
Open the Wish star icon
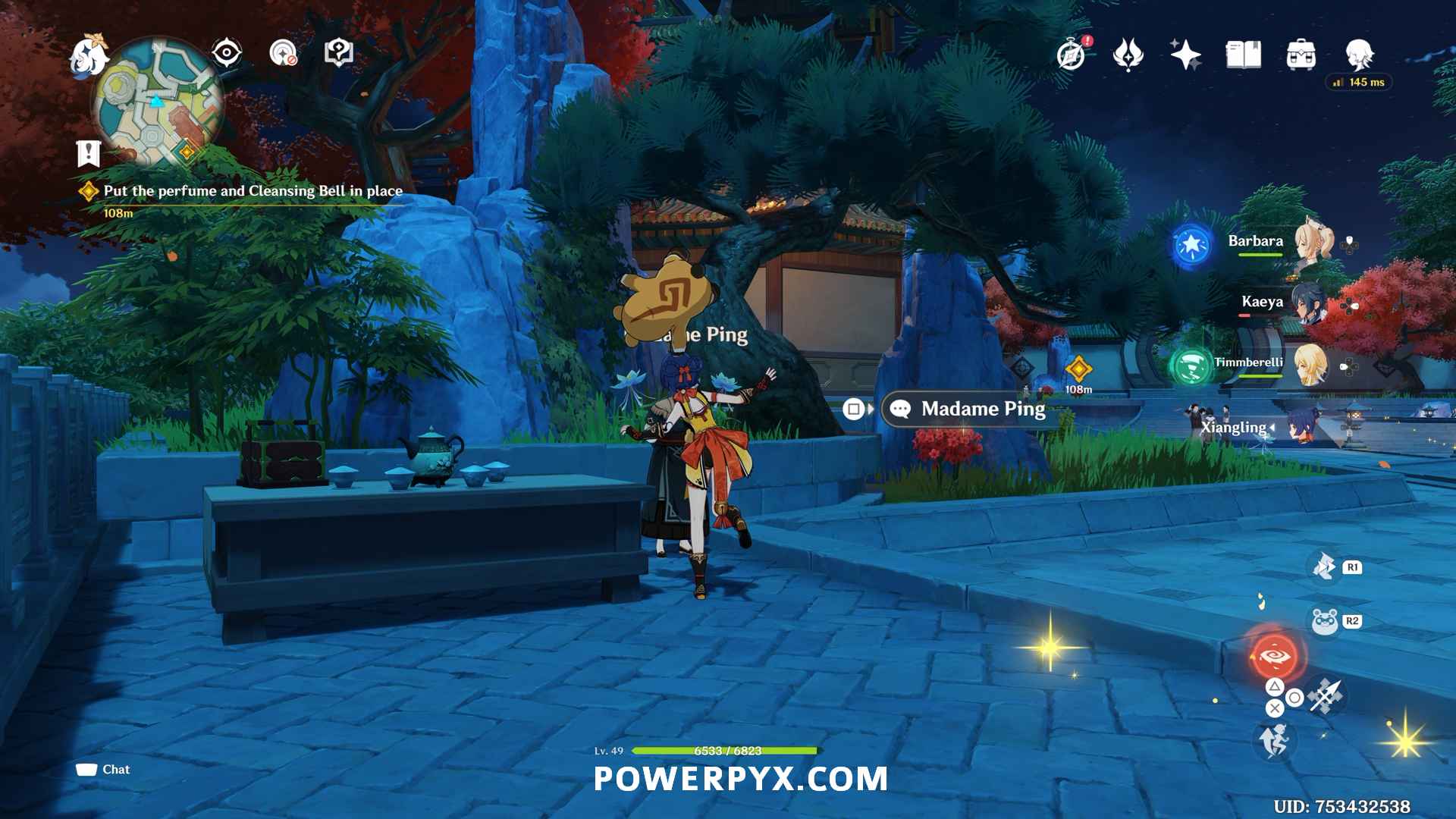pyautogui.click(x=1185, y=55)
